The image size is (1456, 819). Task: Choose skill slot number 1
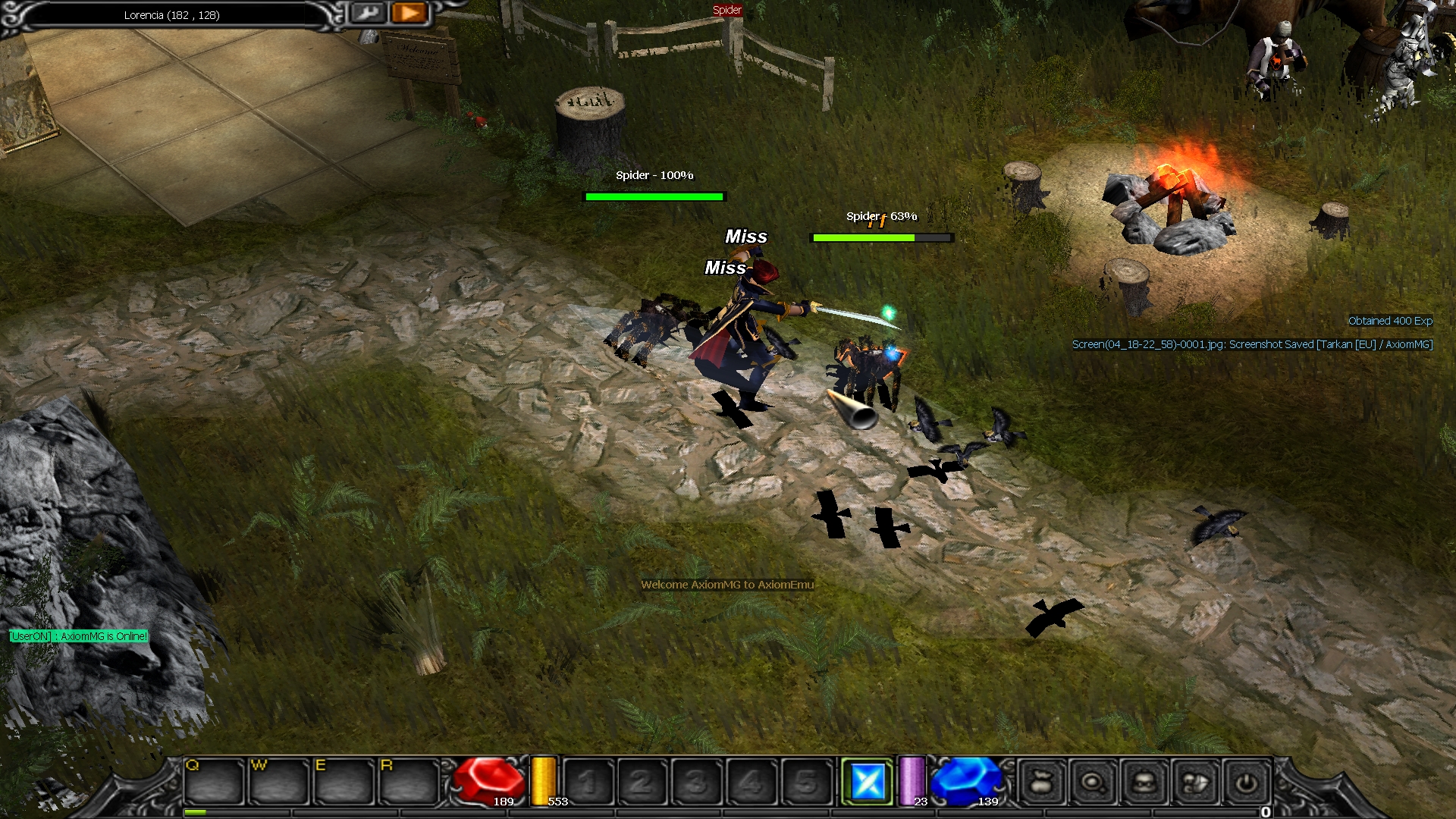coord(588,781)
